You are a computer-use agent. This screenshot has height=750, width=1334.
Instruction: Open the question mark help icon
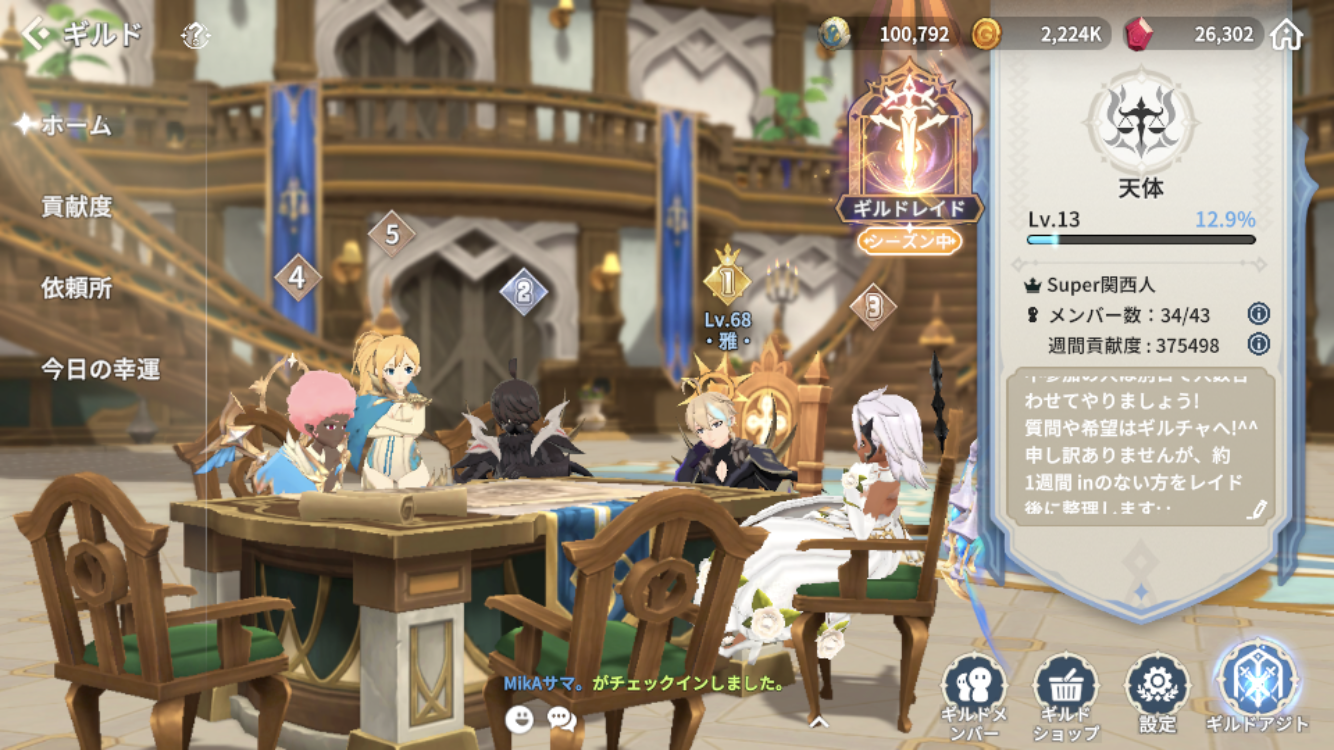[196, 37]
